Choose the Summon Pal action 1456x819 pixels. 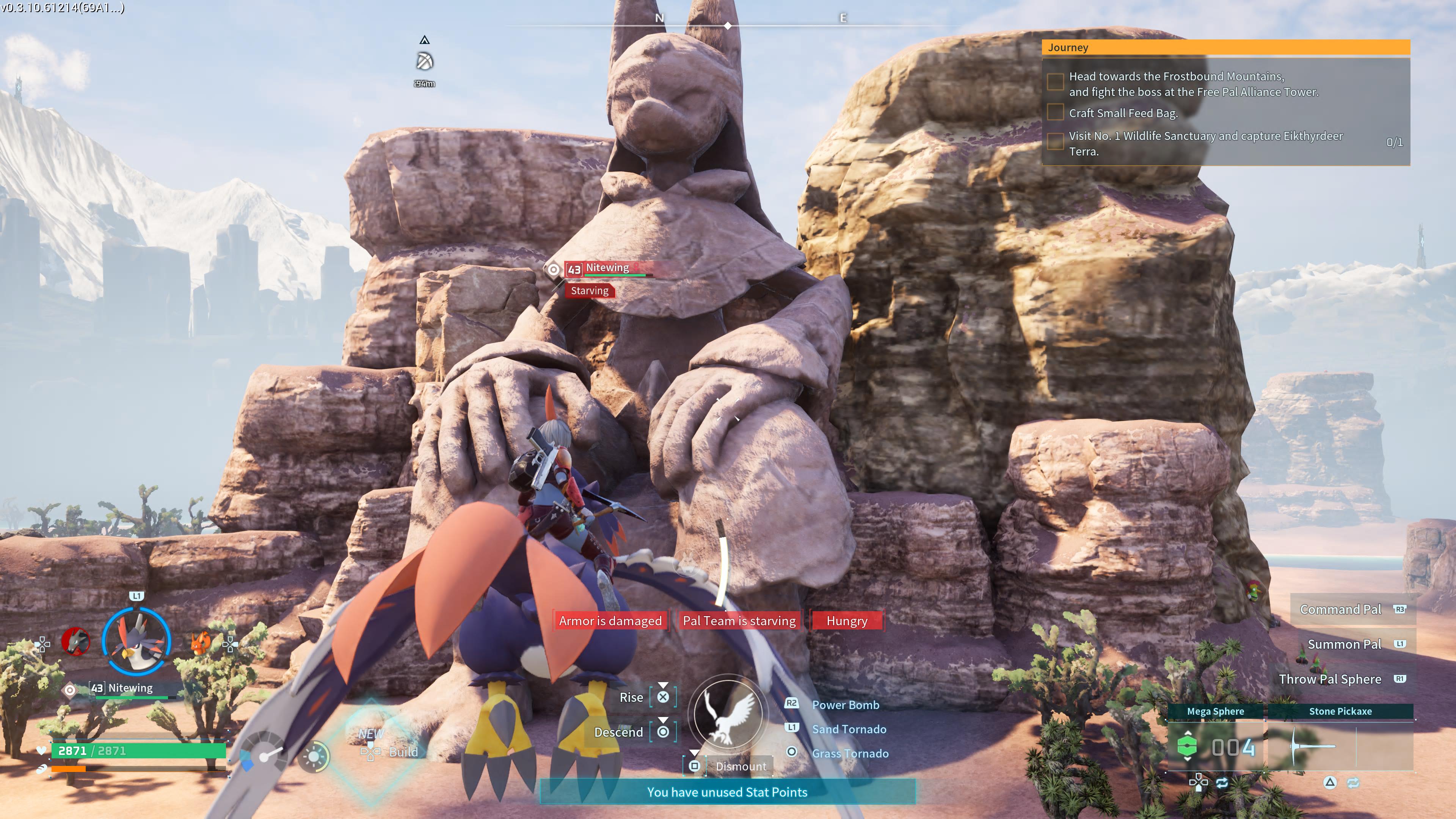1343,644
